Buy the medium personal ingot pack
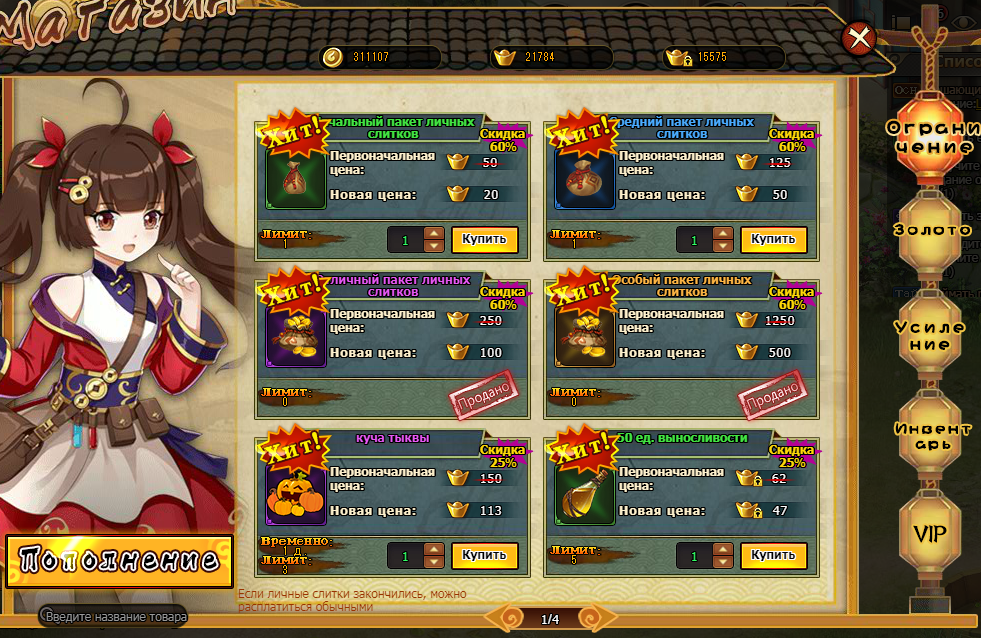 pos(773,240)
